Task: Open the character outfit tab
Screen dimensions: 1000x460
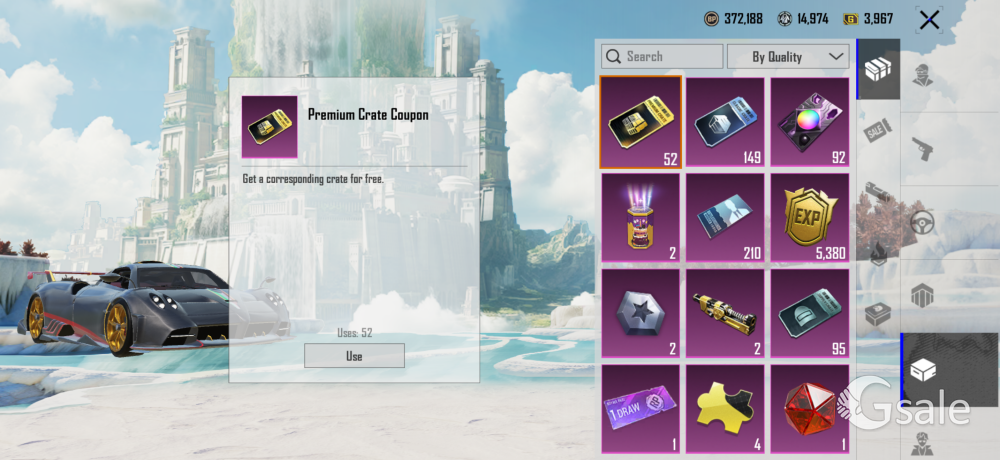Action: [x=922, y=75]
